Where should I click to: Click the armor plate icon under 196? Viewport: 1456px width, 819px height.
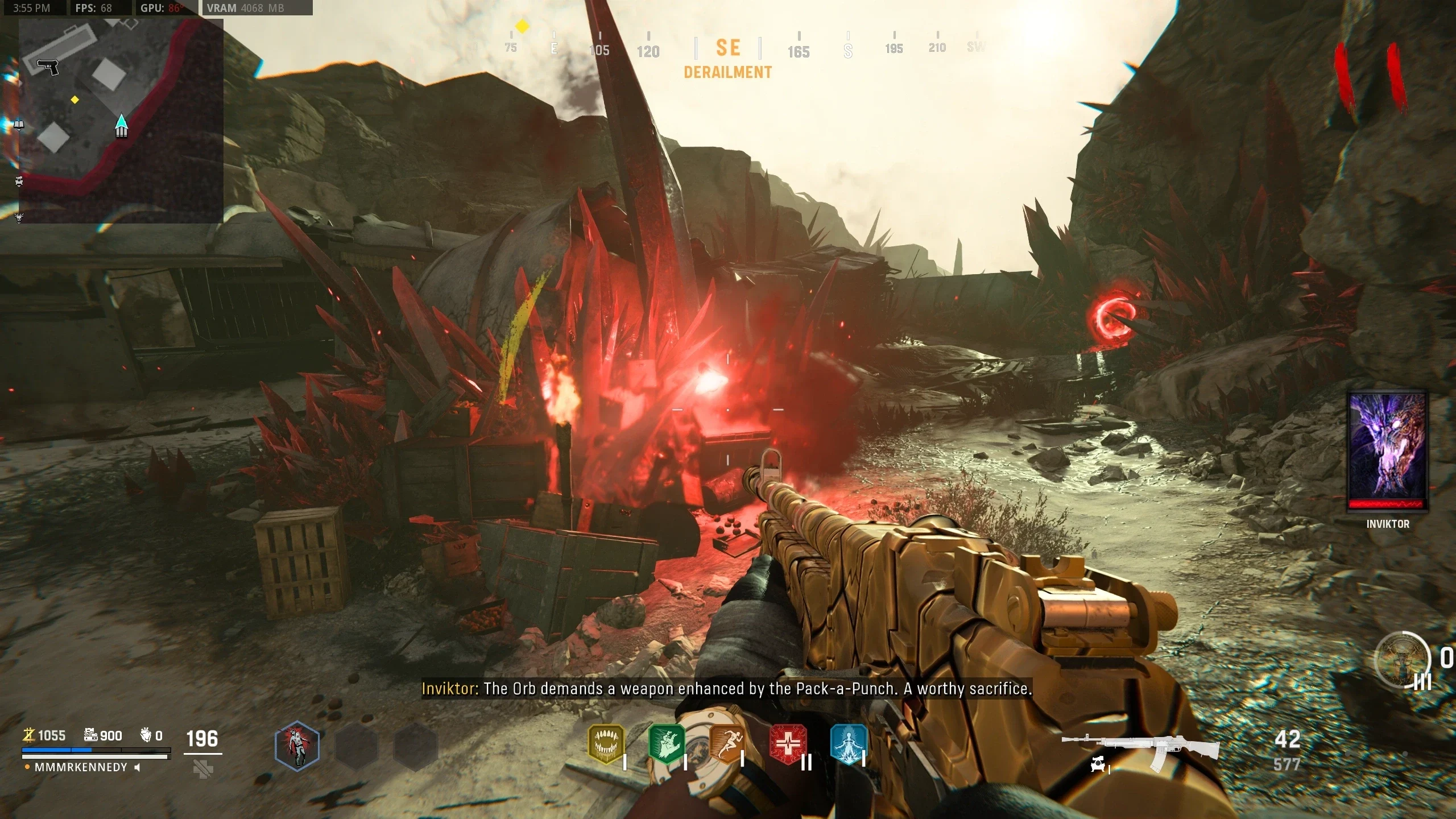tap(203, 770)
